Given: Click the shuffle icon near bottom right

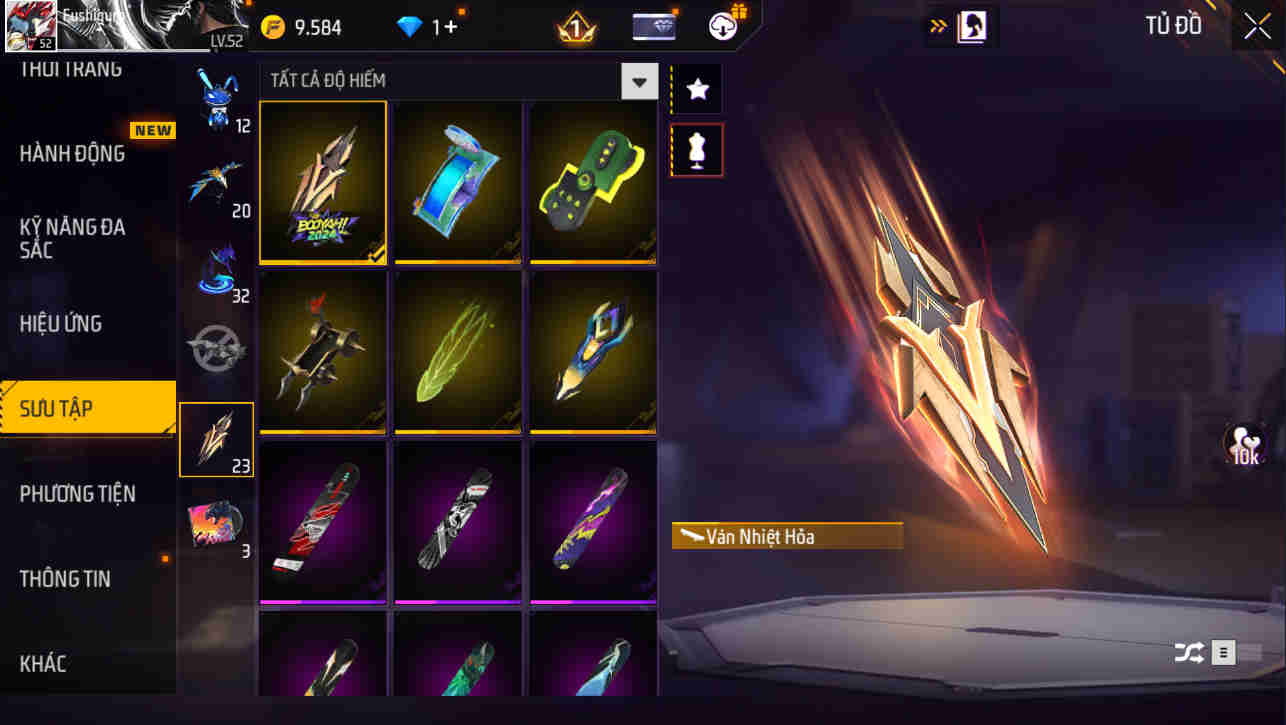Looking at the screenshot, I should click(x=1188, y=652).
